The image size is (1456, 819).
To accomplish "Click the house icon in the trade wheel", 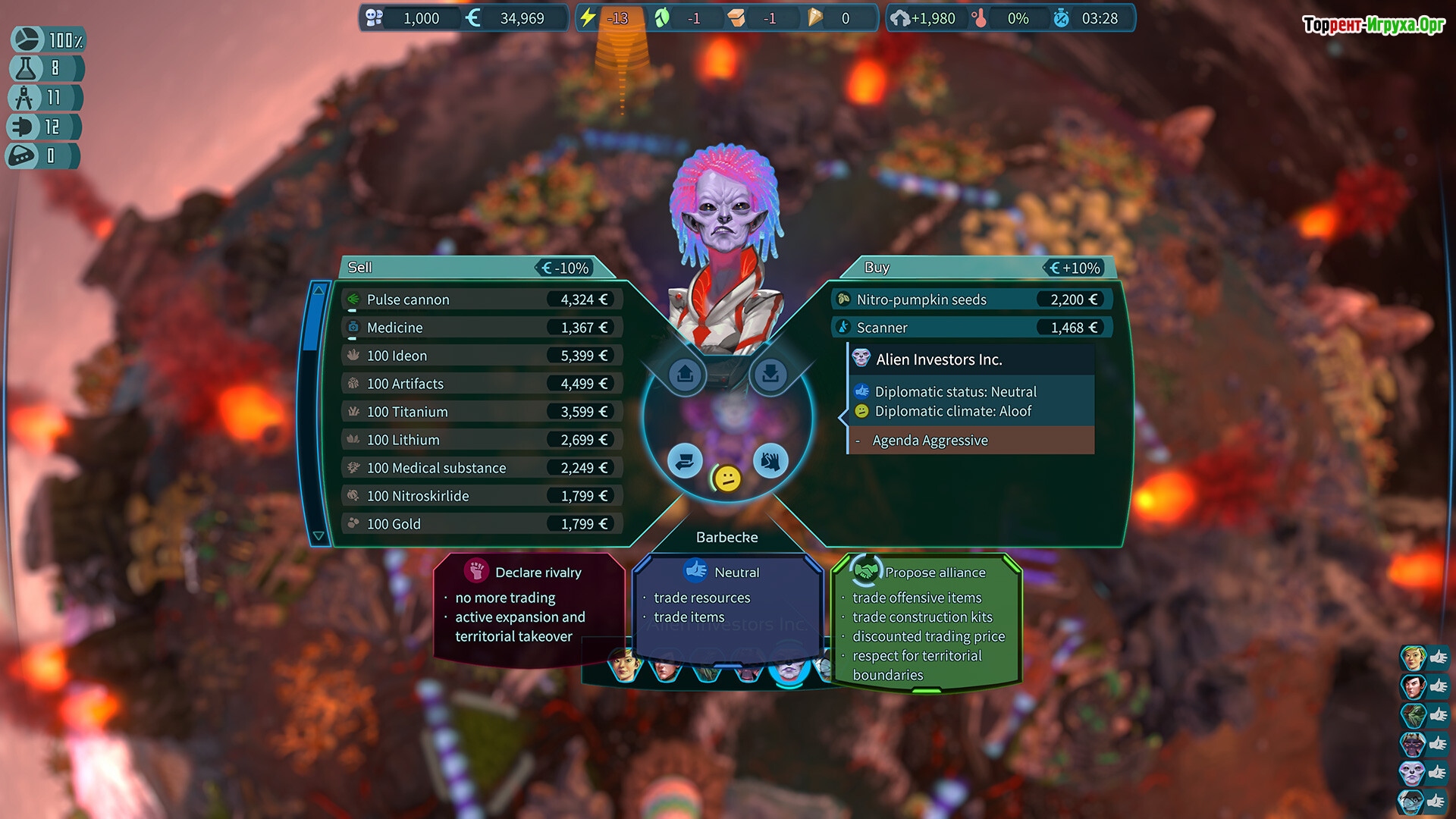I will click(686, 375).
